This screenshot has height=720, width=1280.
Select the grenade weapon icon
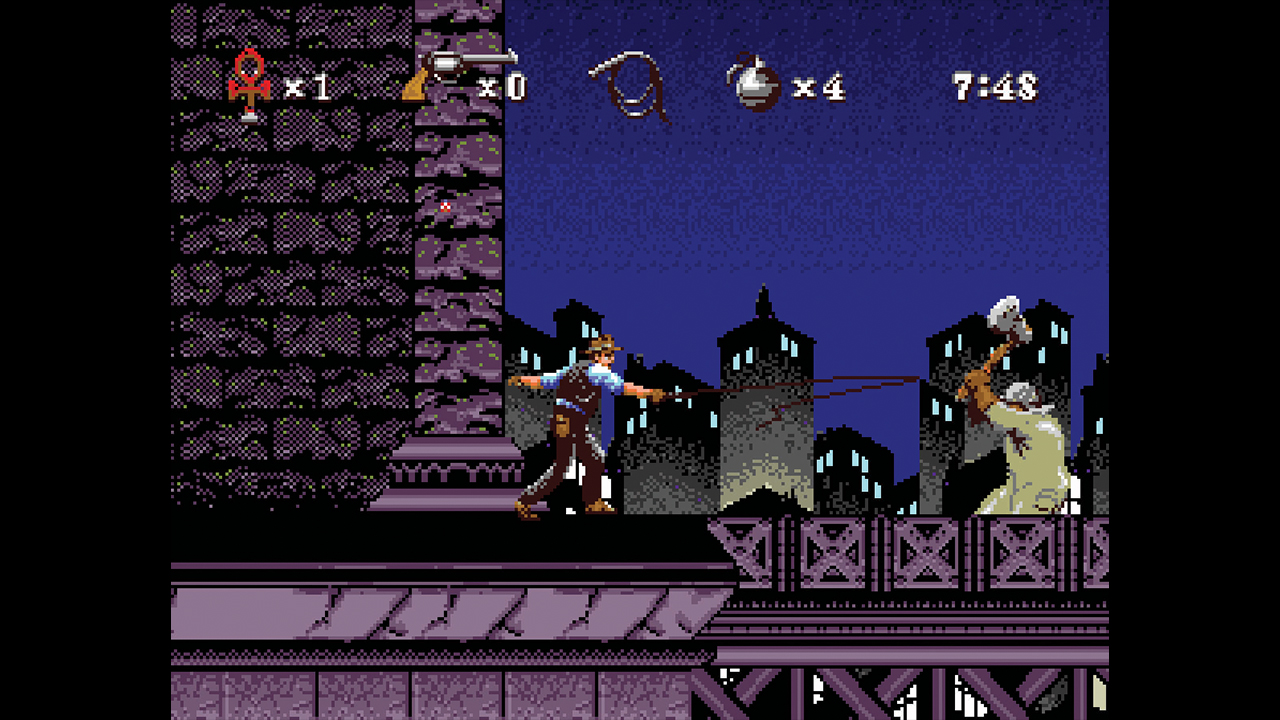point(755,82)
